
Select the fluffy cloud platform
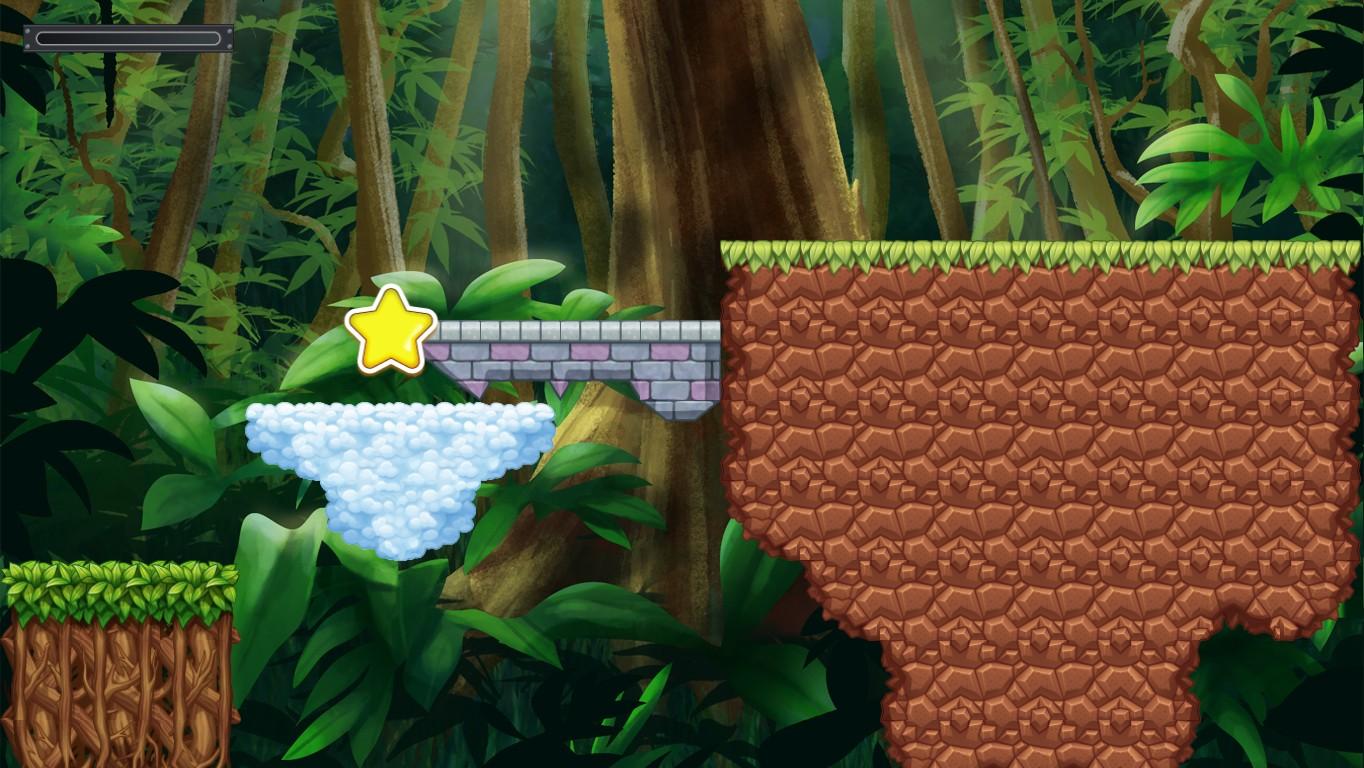(400, 460)
